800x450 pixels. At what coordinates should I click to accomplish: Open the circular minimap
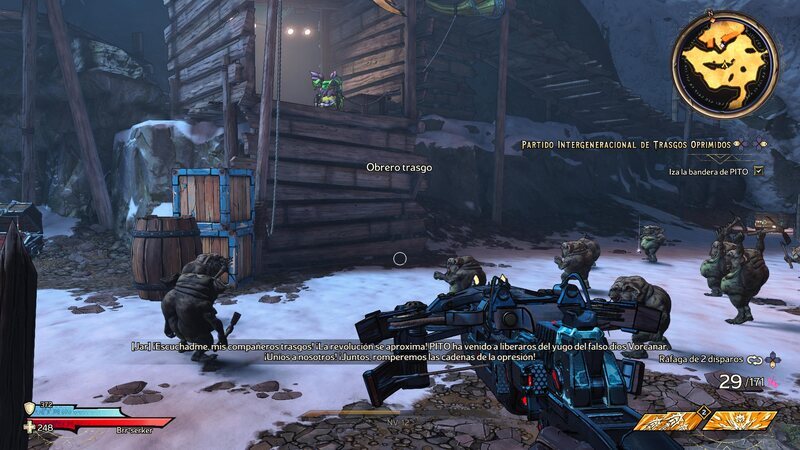[724, 64]
